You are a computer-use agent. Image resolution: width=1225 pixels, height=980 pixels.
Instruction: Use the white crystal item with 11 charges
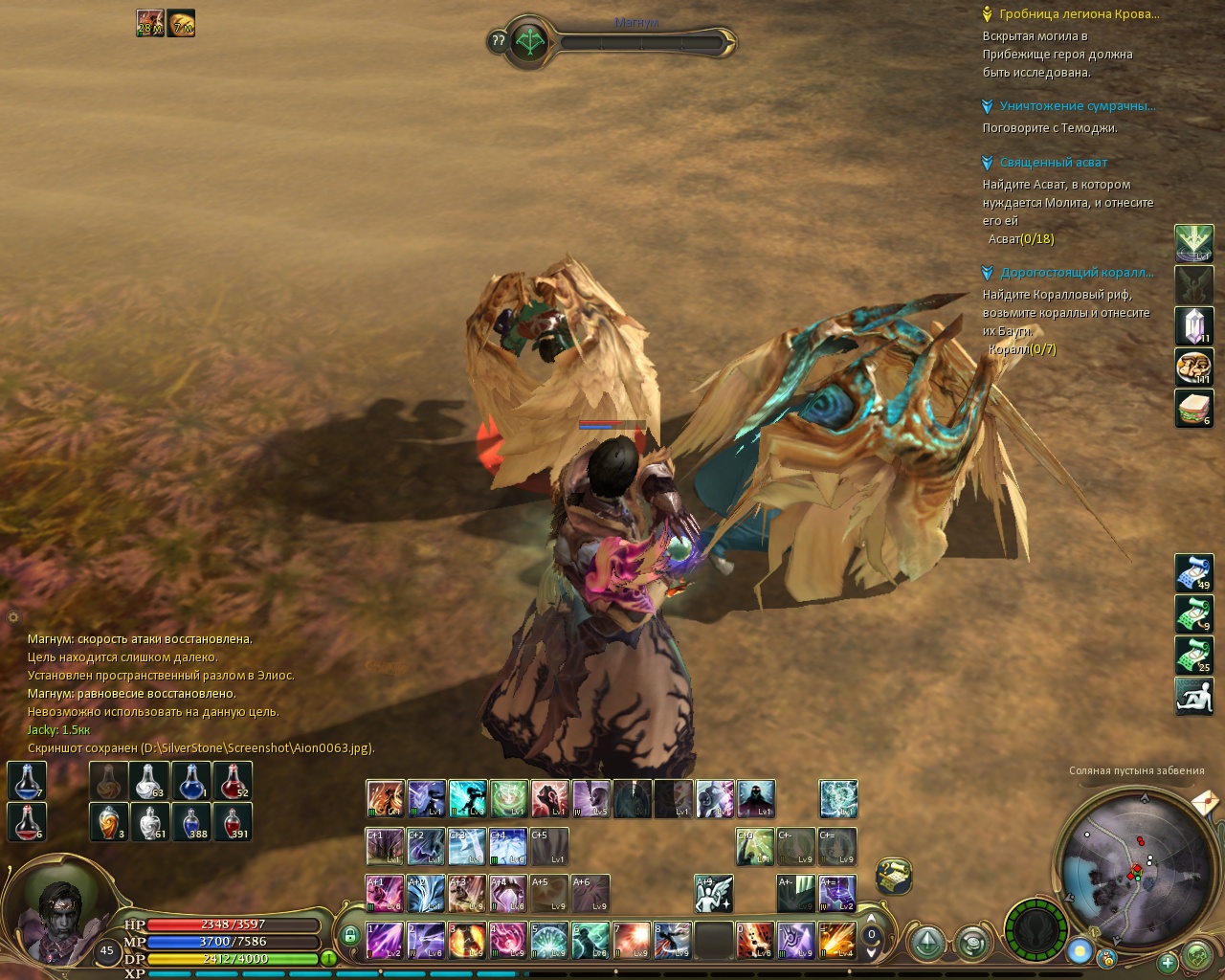1193,326
